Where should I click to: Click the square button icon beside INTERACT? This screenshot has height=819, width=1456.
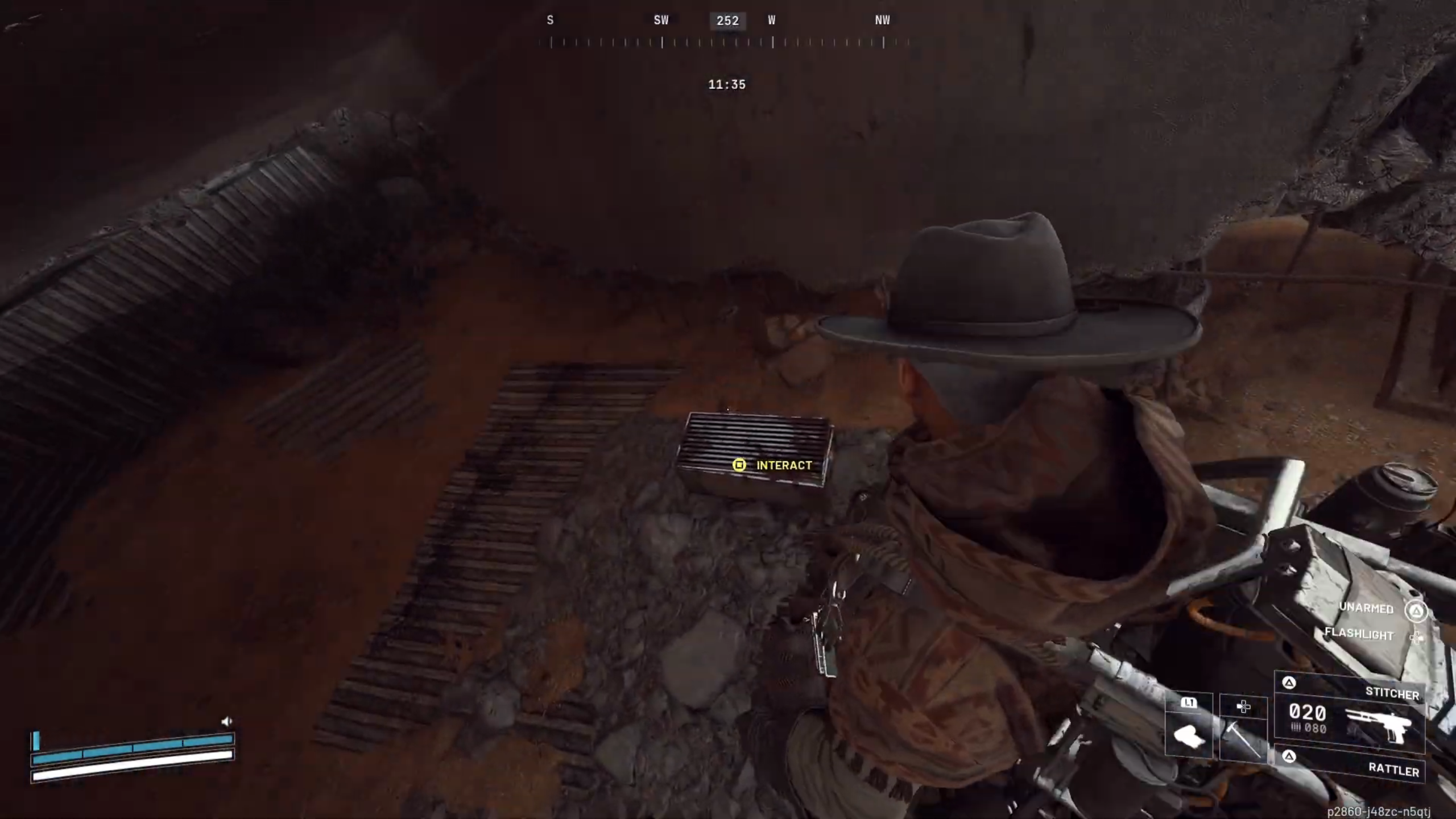(739, 465)
